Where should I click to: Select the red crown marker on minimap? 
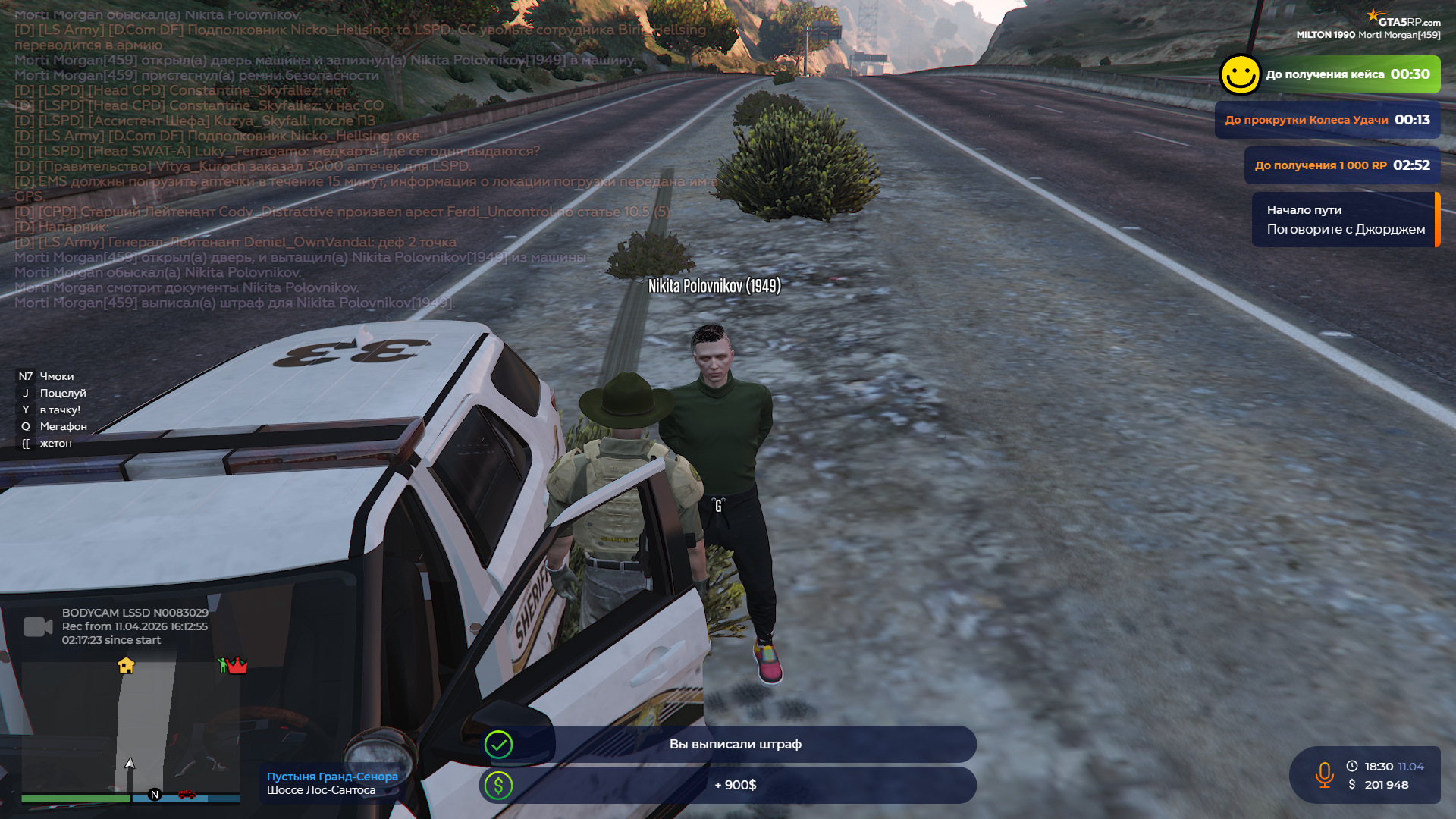(x=237, y=665)
